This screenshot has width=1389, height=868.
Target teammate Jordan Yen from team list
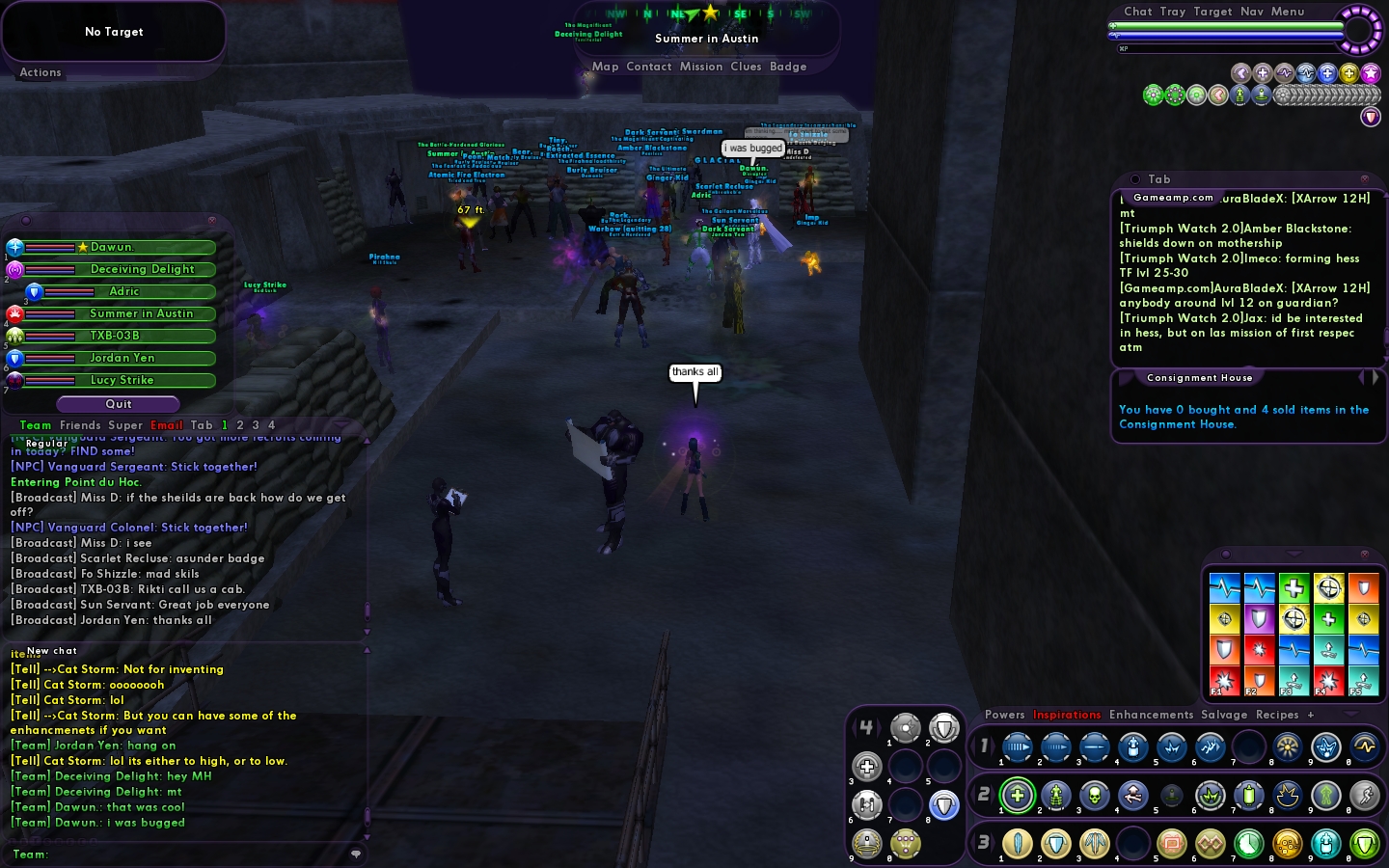pos(122,359)
